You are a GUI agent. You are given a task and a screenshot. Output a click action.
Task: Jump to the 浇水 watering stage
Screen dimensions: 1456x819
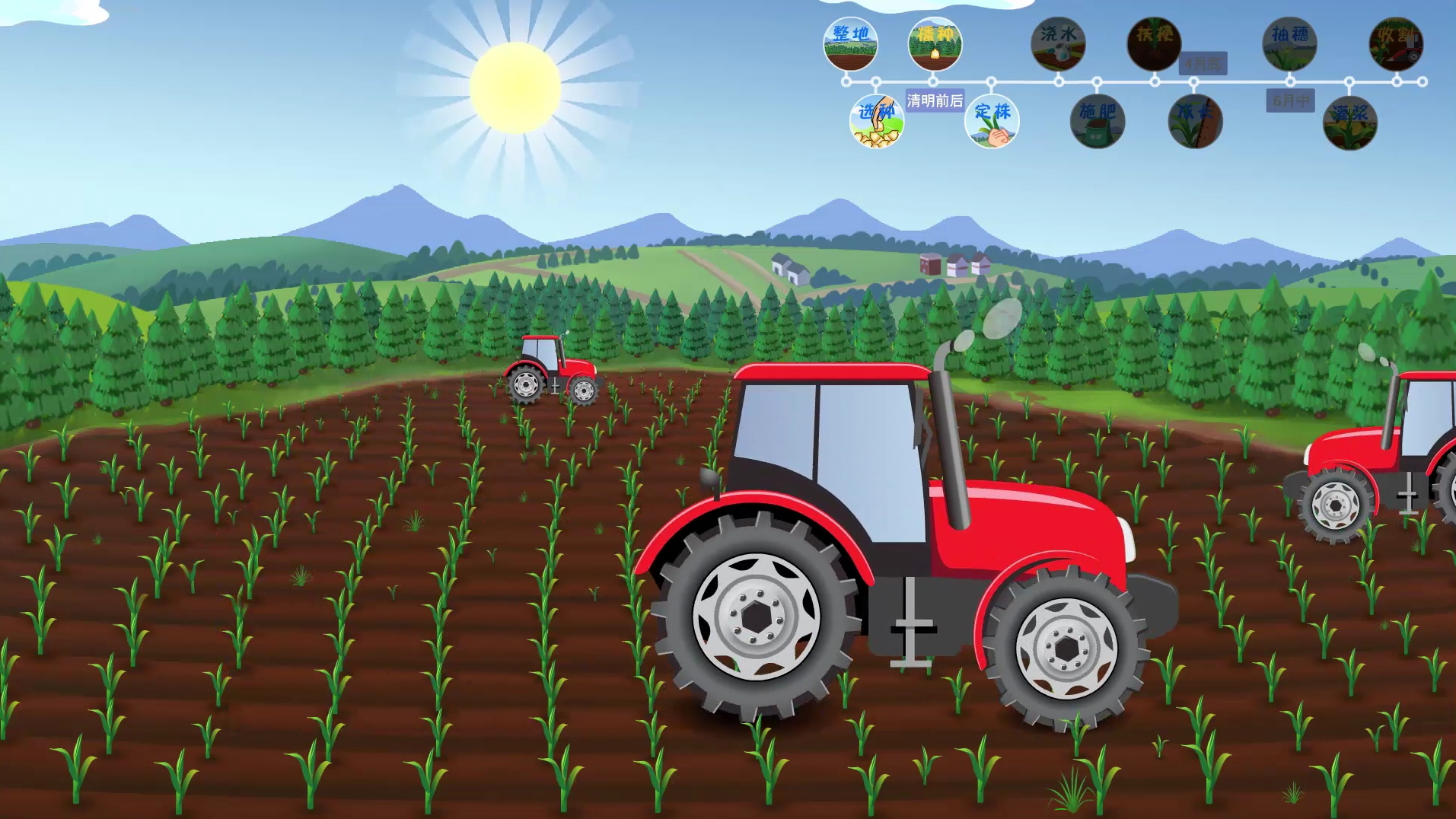[x=1058, y=44]
